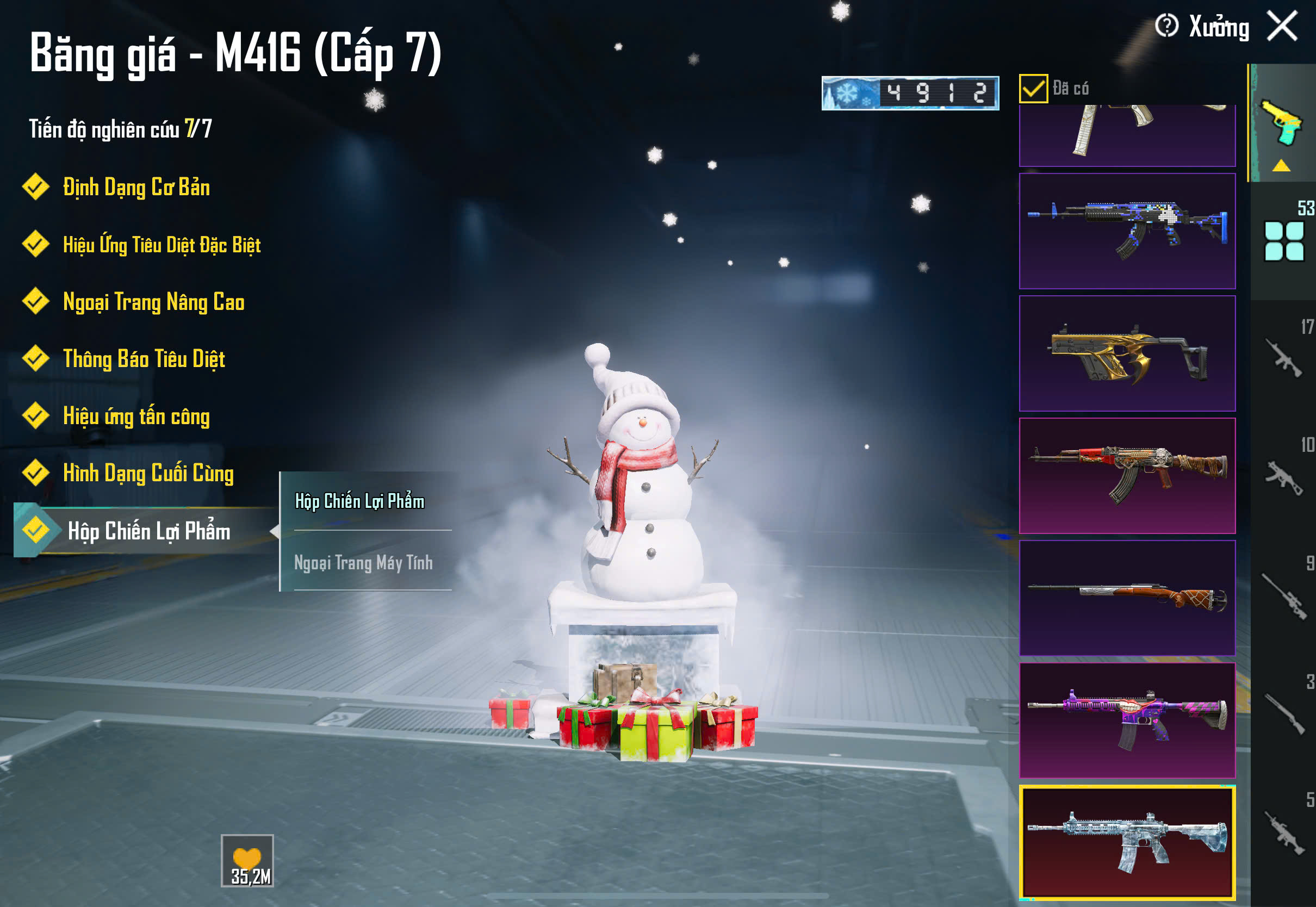Image resolution: width=1316 pixels, height=907 pixels.
Task: Open Thông Báo Tiêu Diệt level
Action: [x=144, y=359]
